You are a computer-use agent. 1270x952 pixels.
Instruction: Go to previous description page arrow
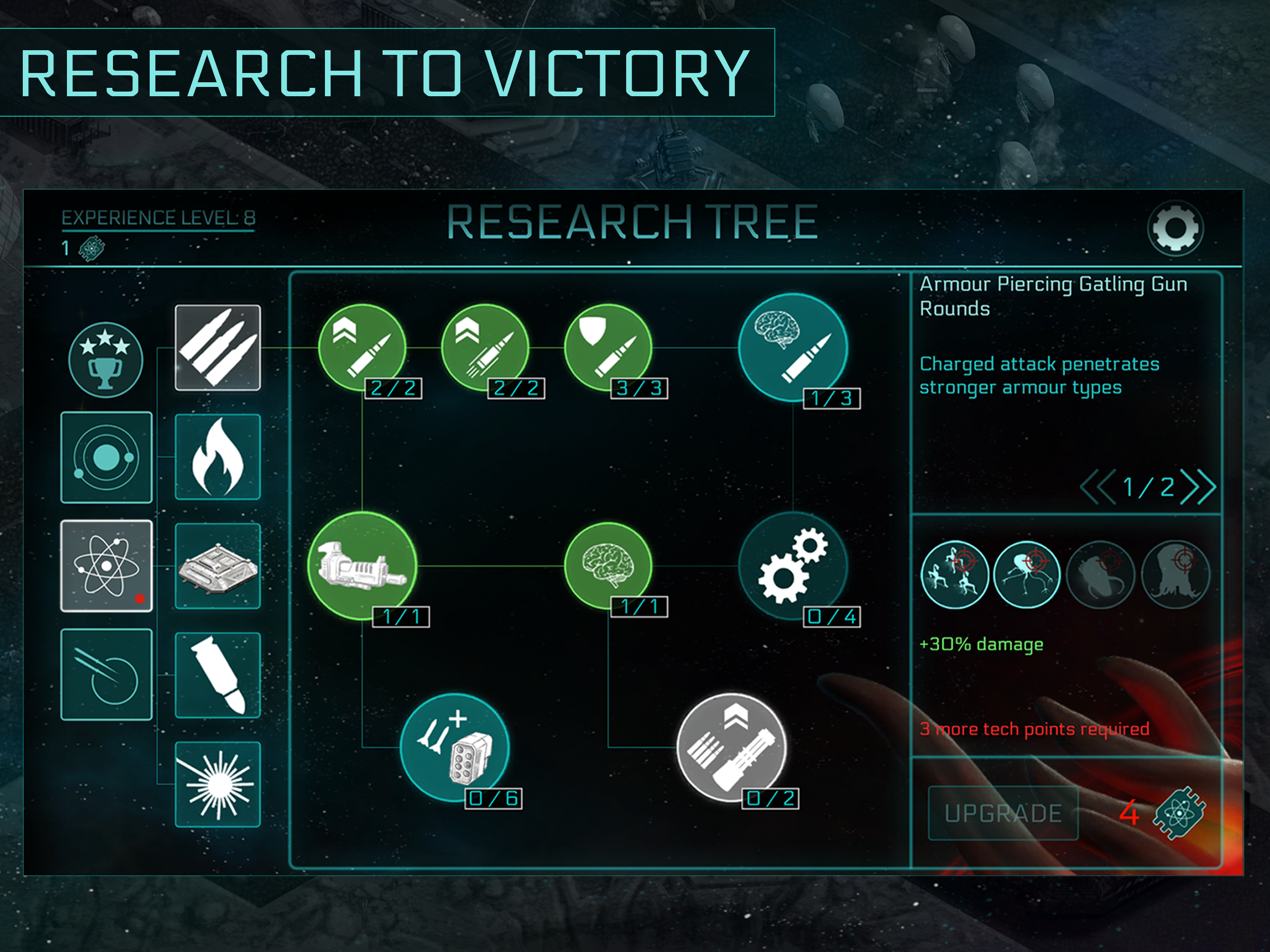[x=1097, y=487]
